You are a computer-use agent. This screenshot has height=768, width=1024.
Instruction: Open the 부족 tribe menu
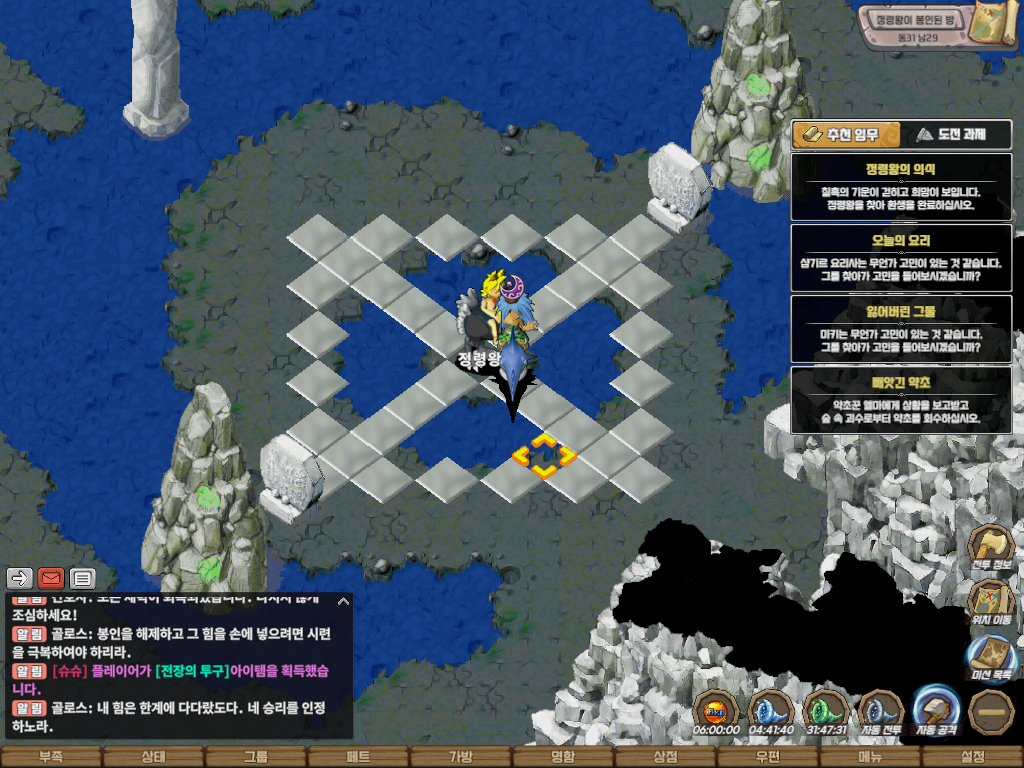(51, 757)
